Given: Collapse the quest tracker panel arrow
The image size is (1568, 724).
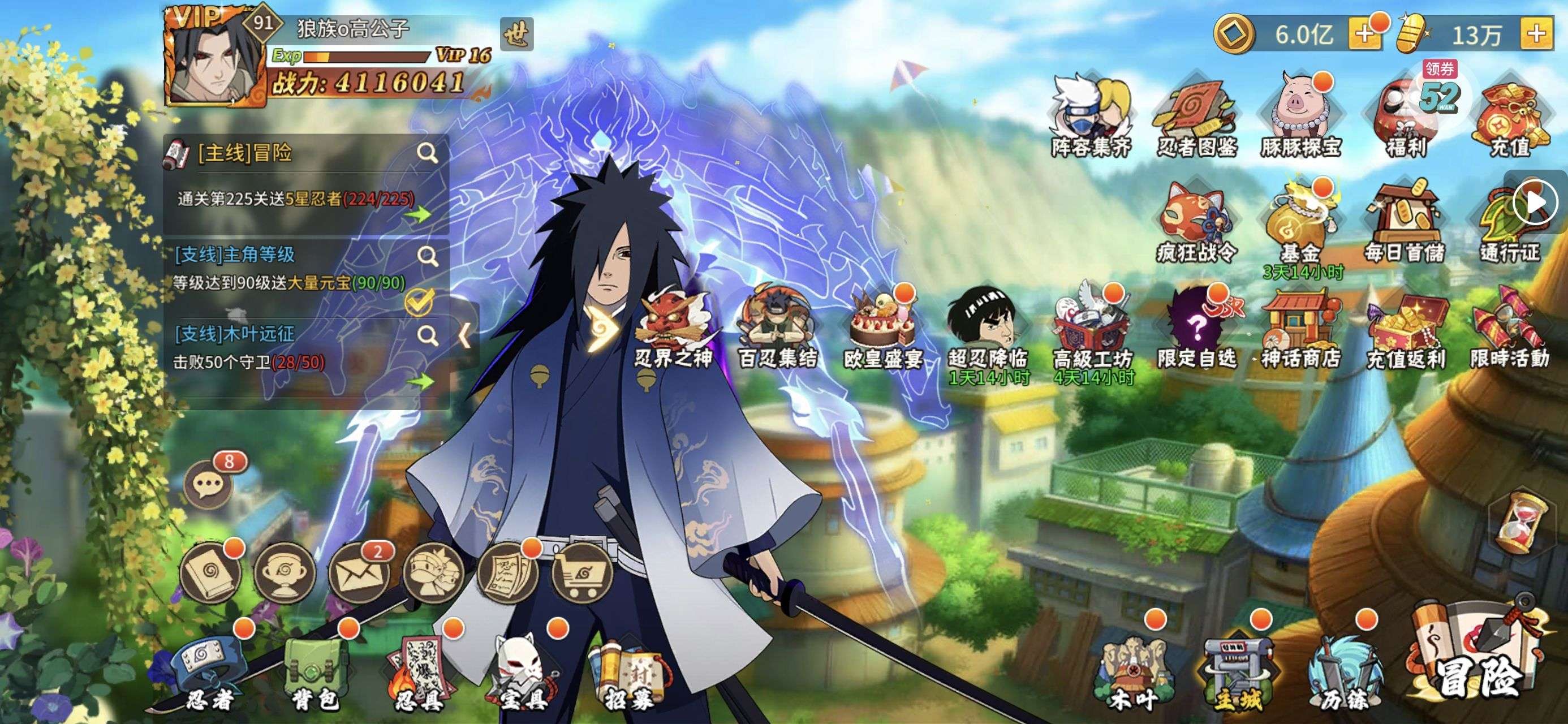Looking at the screenshot, I should 464,334.
